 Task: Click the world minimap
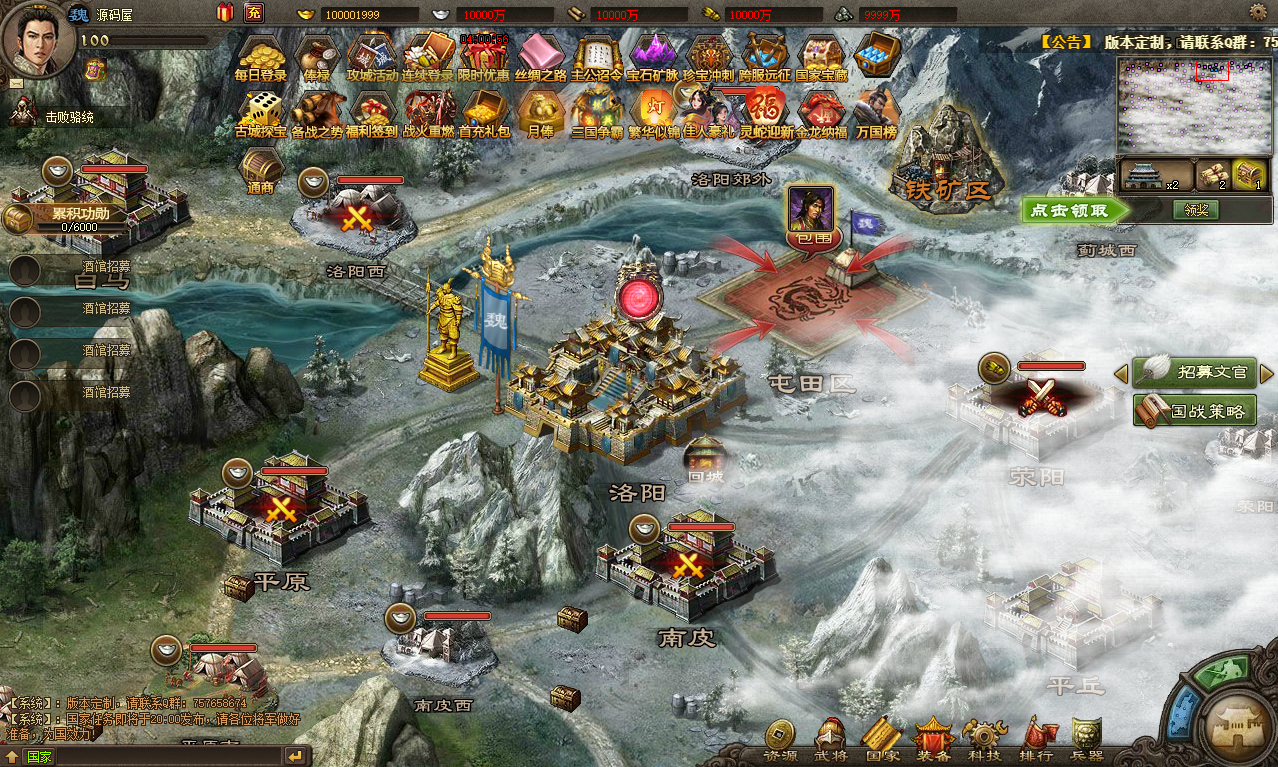coord(1196,104)
